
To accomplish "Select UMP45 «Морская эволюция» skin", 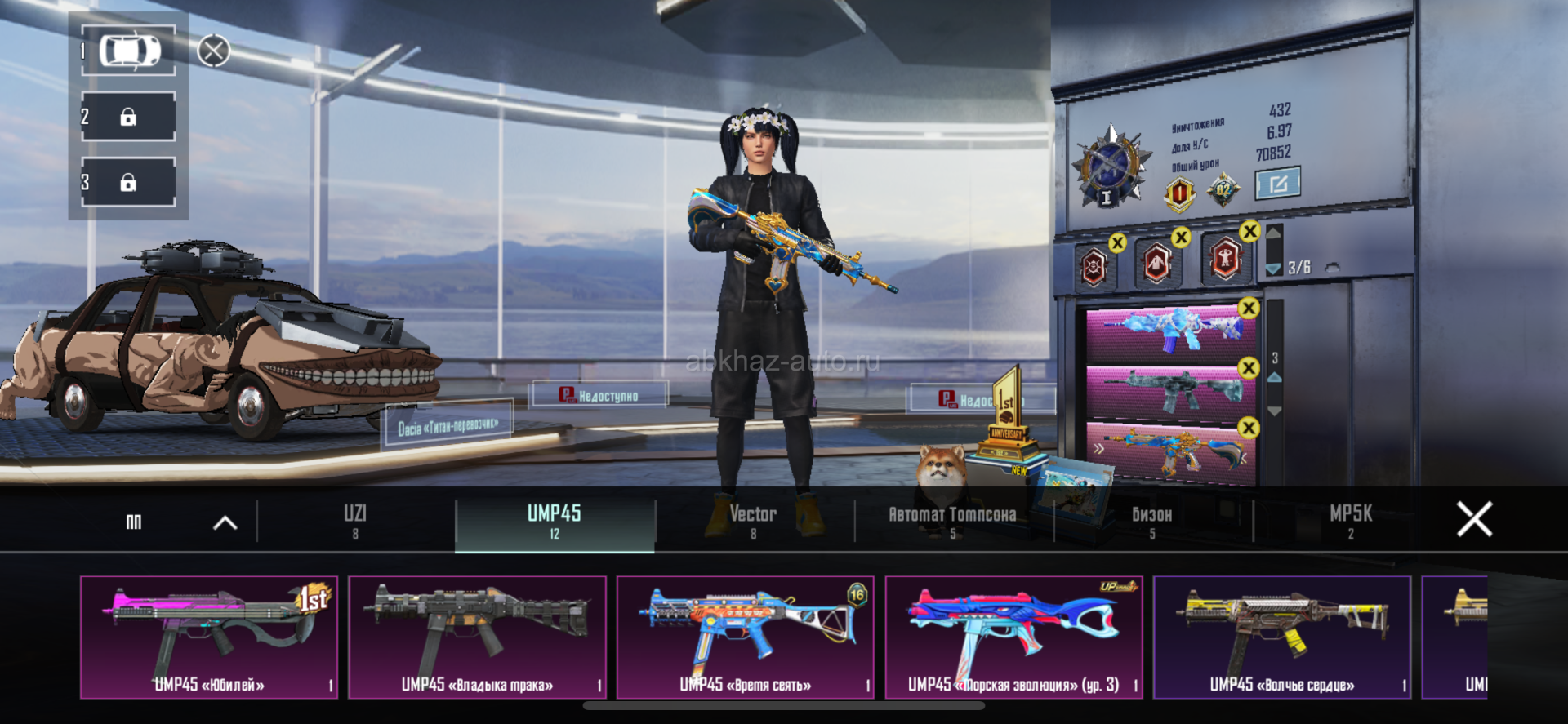I will click(1013, 637).
